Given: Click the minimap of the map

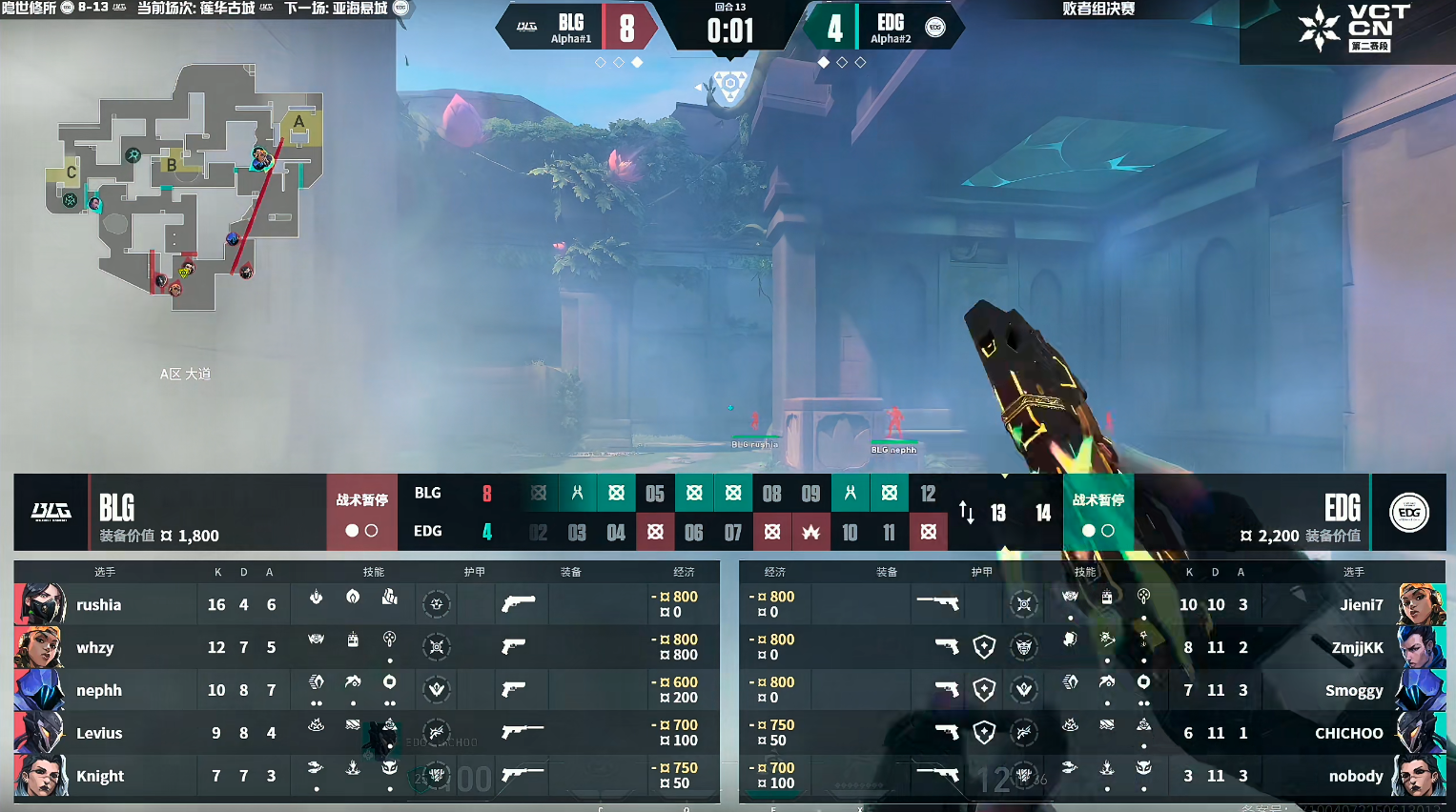Looking at the screenshot, I should tap(186, 186).
